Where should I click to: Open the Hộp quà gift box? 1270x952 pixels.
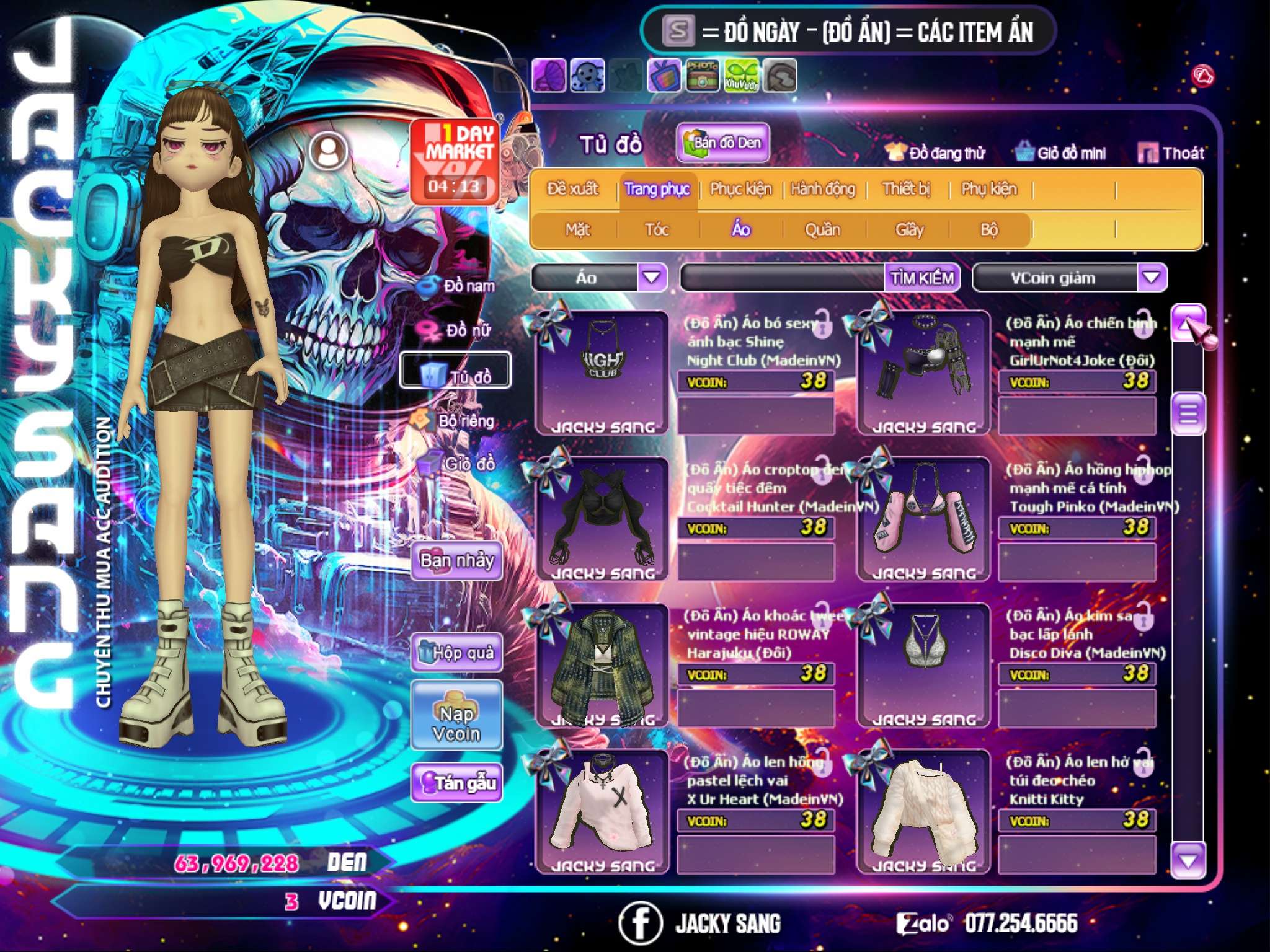point(456,652)
